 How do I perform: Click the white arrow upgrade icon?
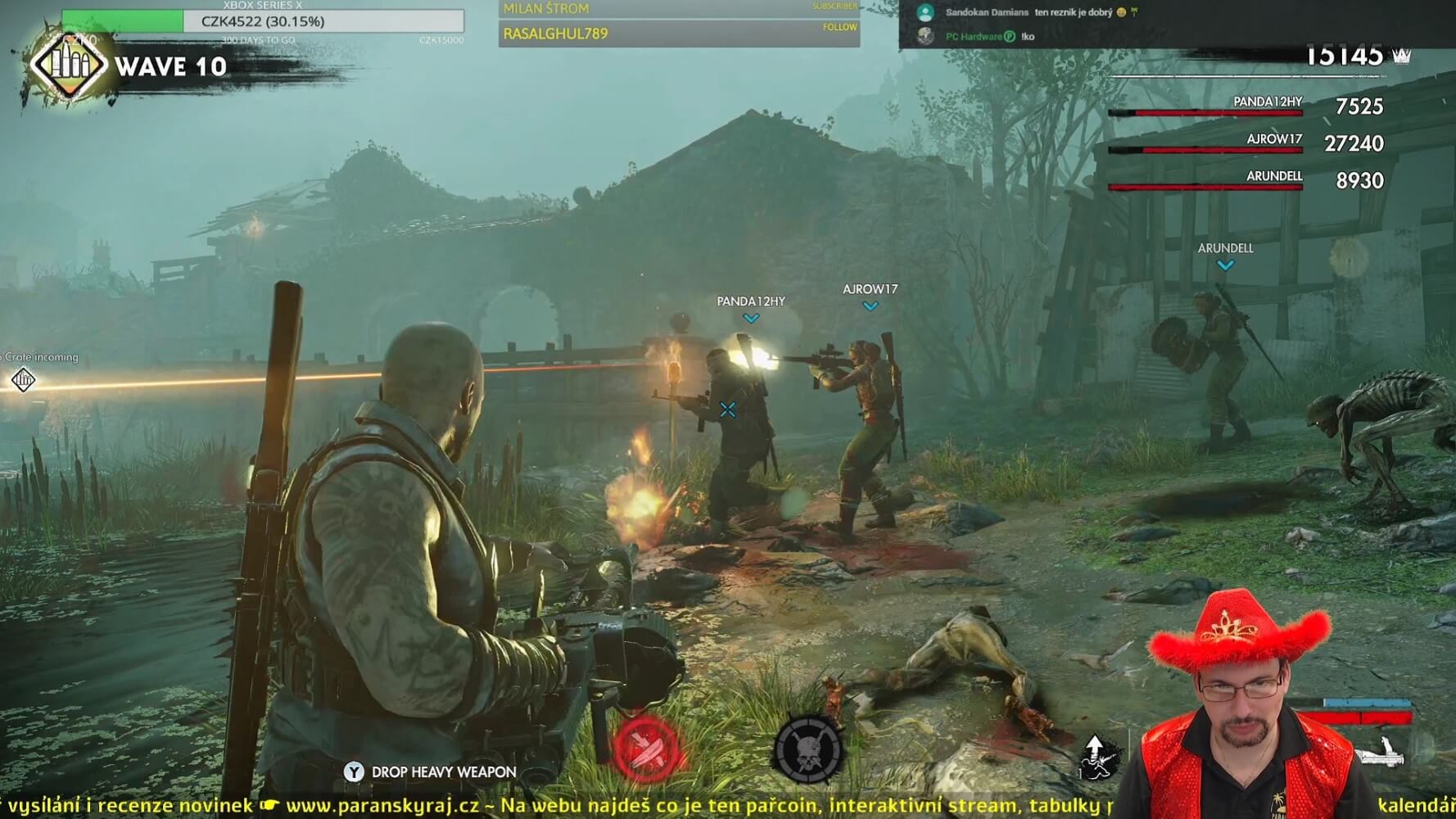click(x=1096, y=755)
